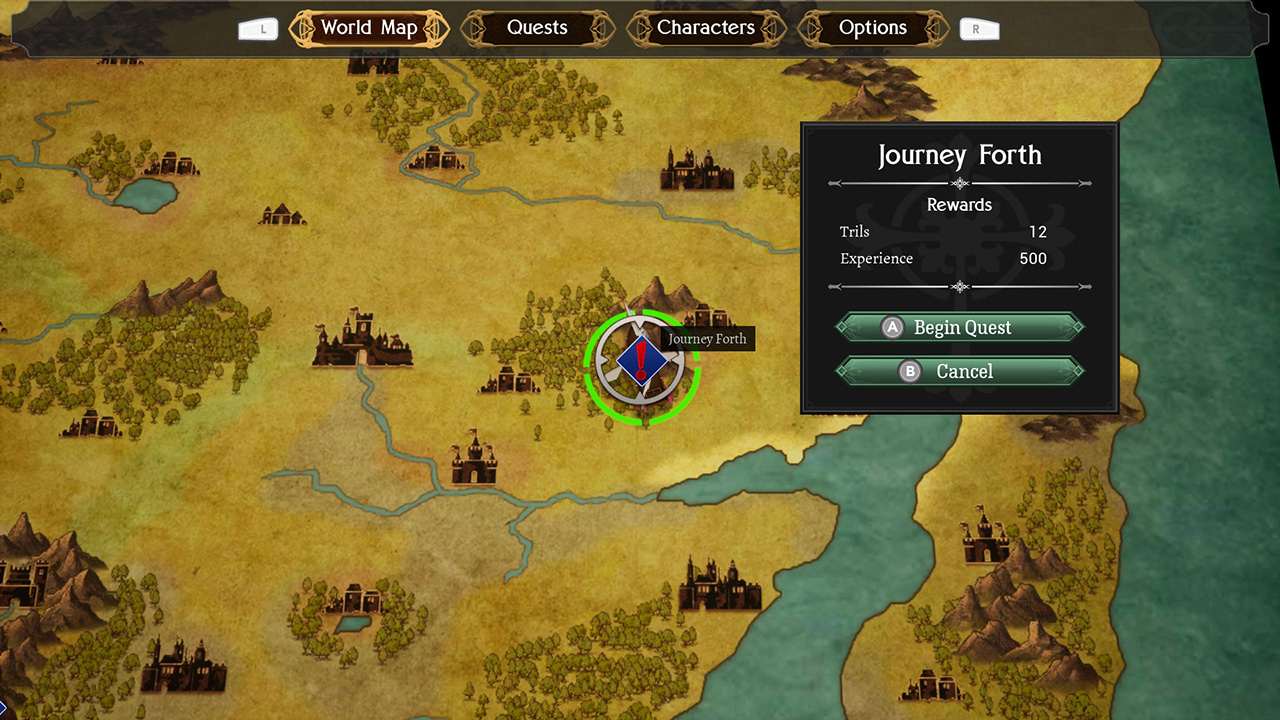Switch to the Characters tab
1280x720 pixels.
(x=706, y=27)
